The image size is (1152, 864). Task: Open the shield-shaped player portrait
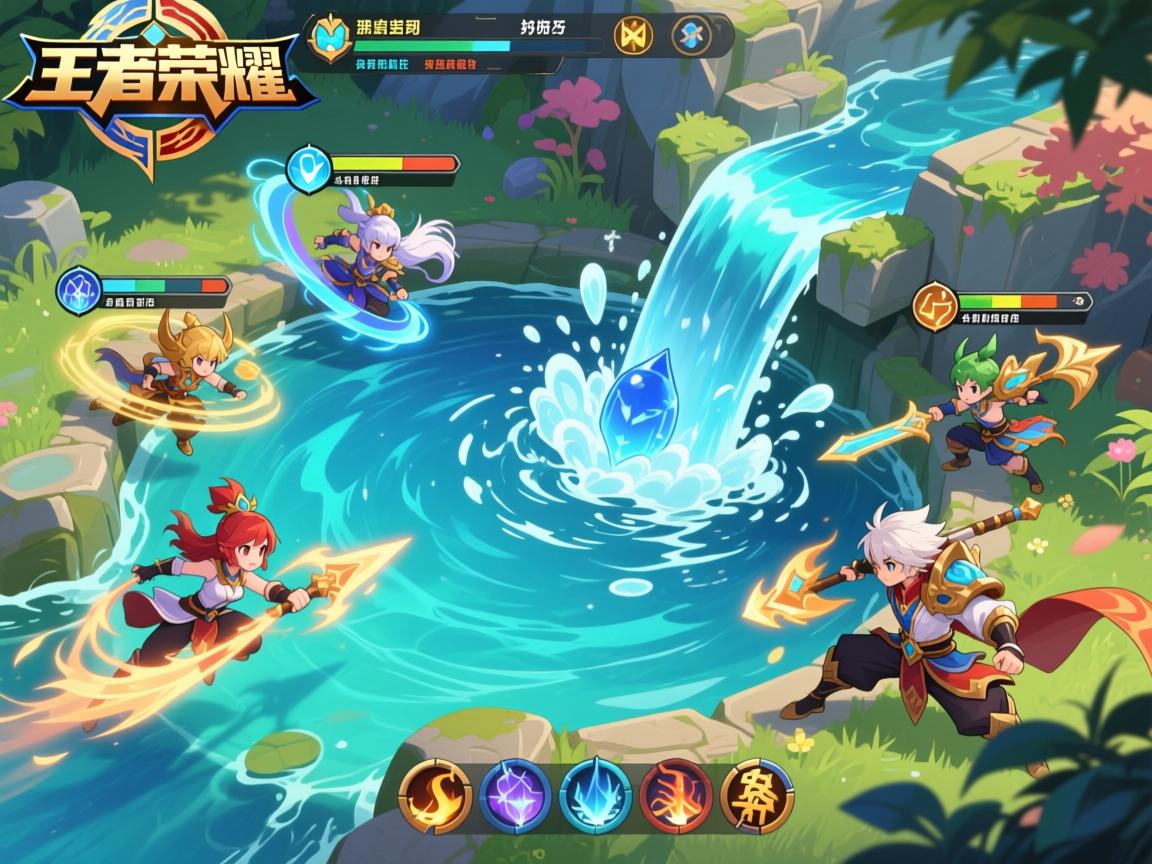coord(329,37)
